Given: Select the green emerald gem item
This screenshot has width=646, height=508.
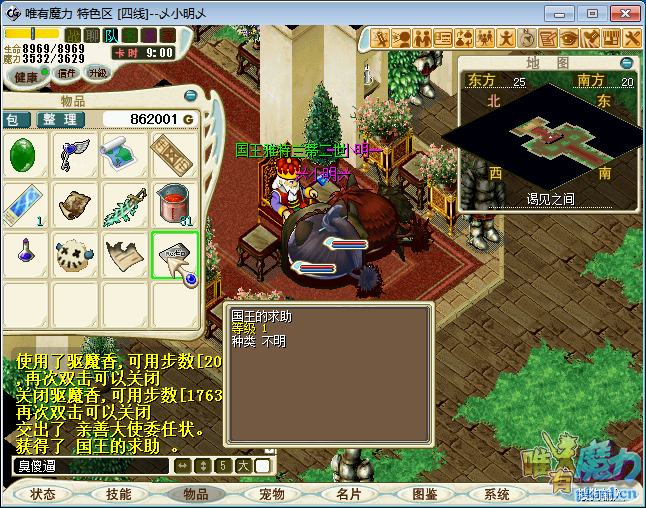Looking at the screenshot, I should click(25, 155).
